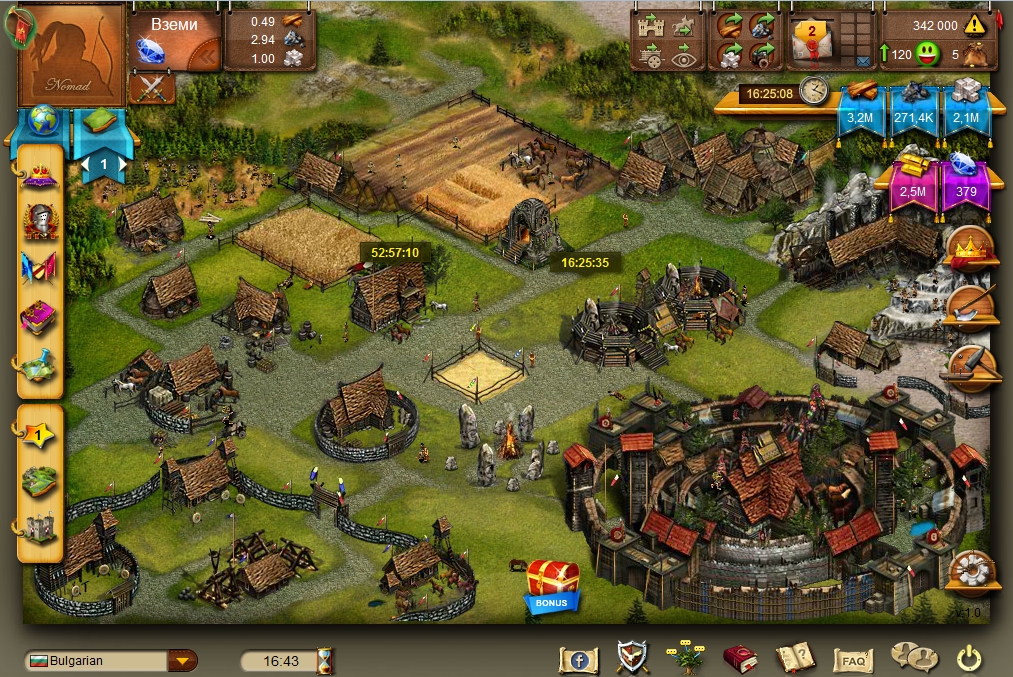Open the pink spellbook menu icon

(x=40, y=318)
